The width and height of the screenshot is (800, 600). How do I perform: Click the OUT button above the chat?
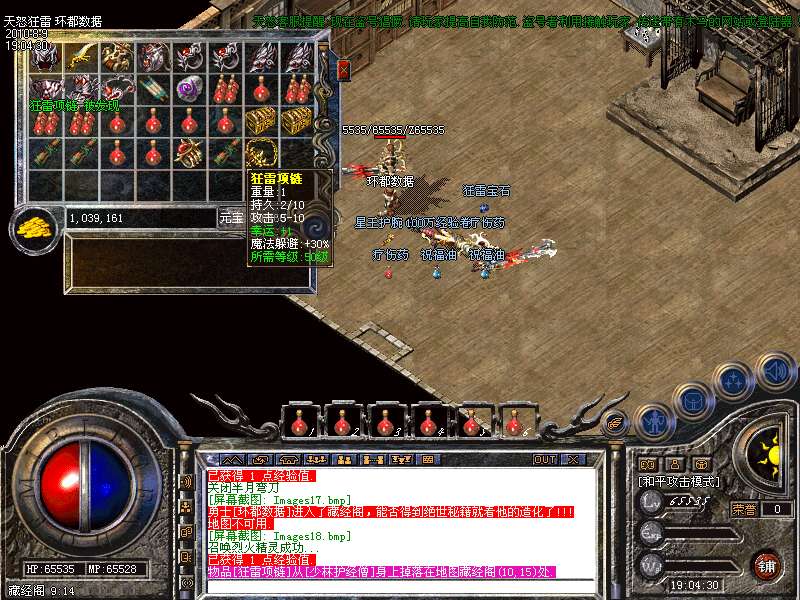coord(544,460)
